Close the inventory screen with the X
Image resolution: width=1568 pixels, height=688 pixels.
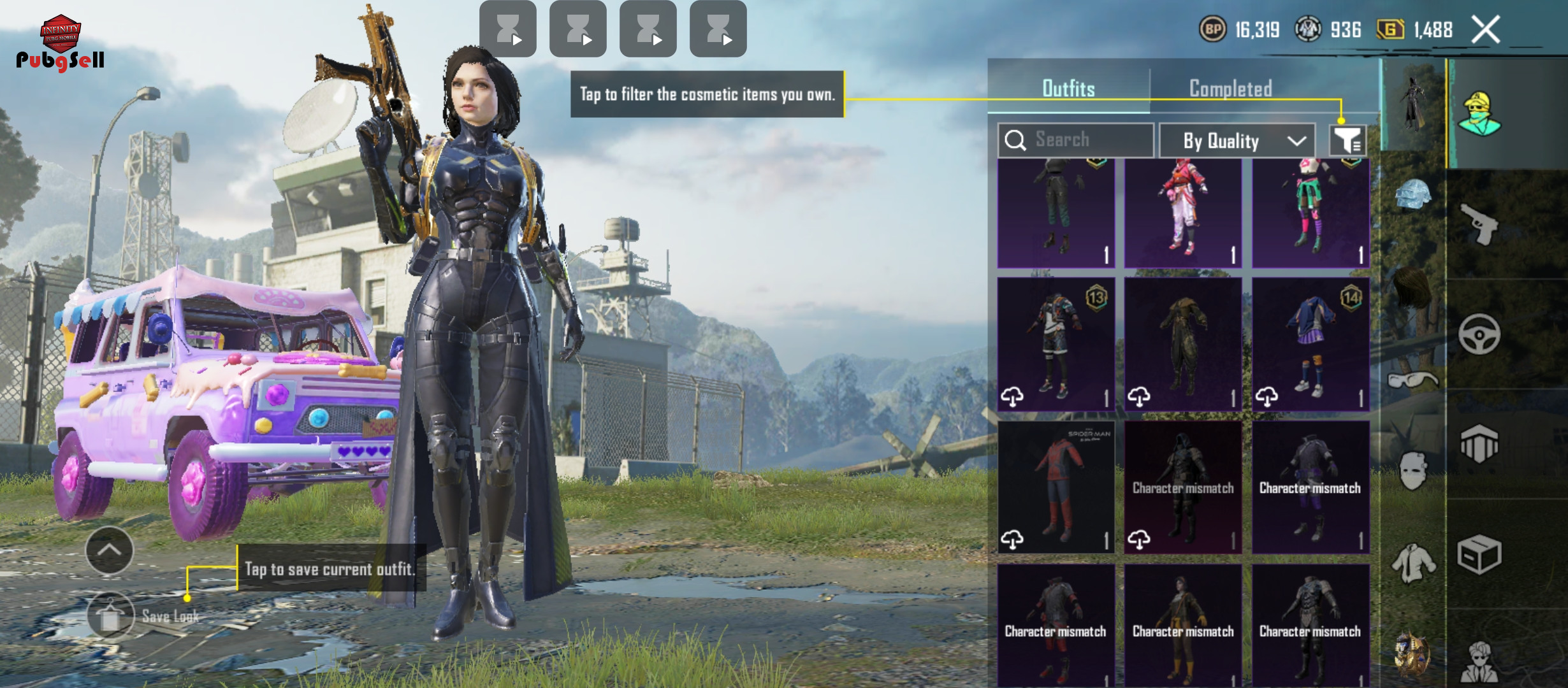1486,29
